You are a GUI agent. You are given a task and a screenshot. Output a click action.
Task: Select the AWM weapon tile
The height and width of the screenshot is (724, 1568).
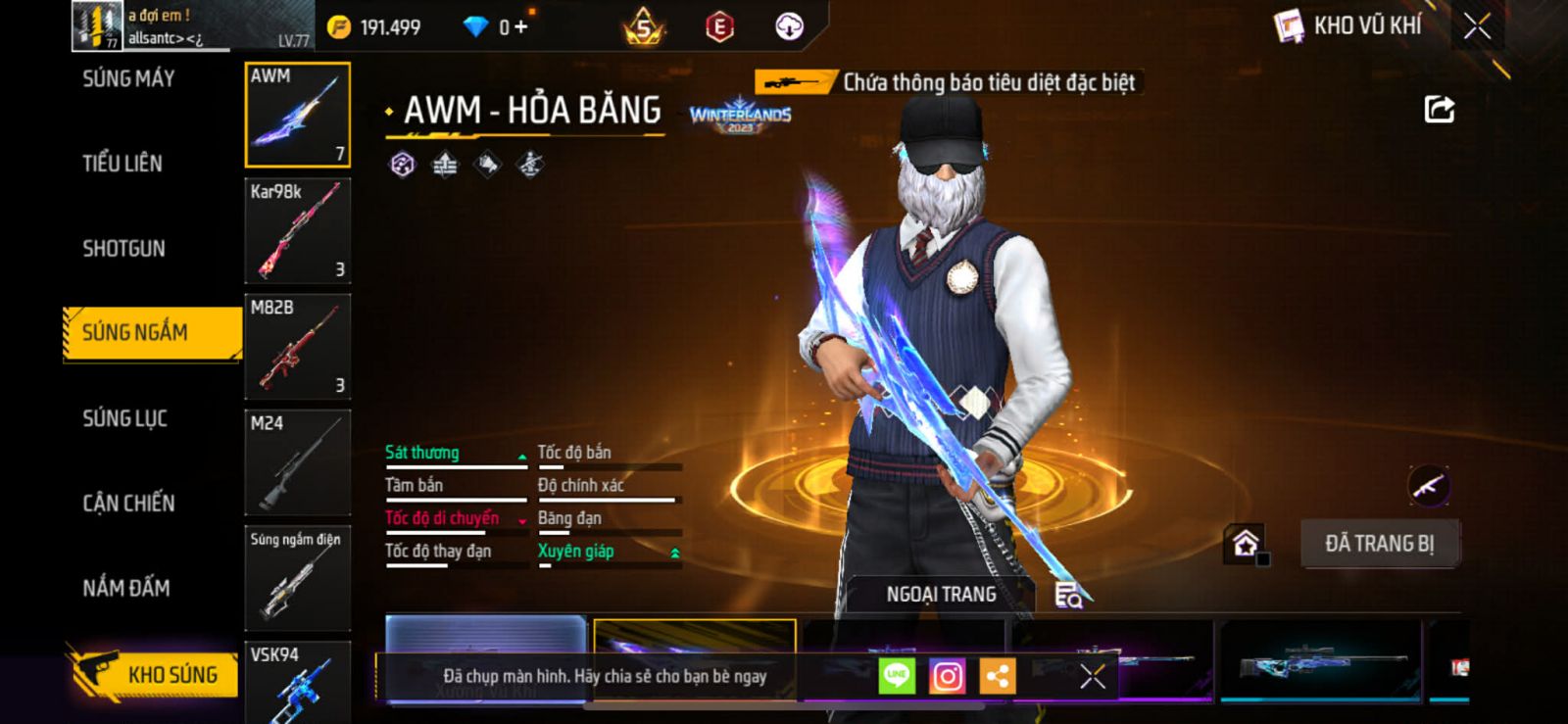[297, 115]
